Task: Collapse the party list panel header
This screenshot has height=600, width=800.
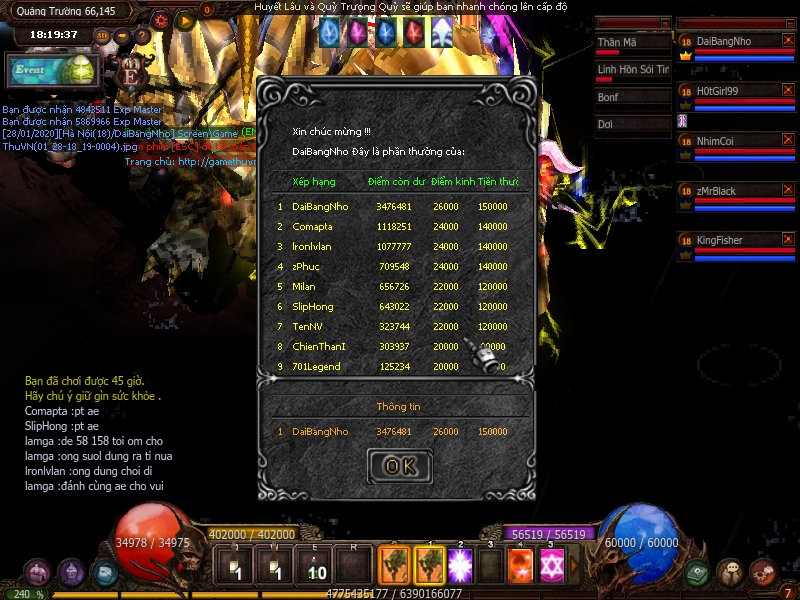Action: pos(788,22)
